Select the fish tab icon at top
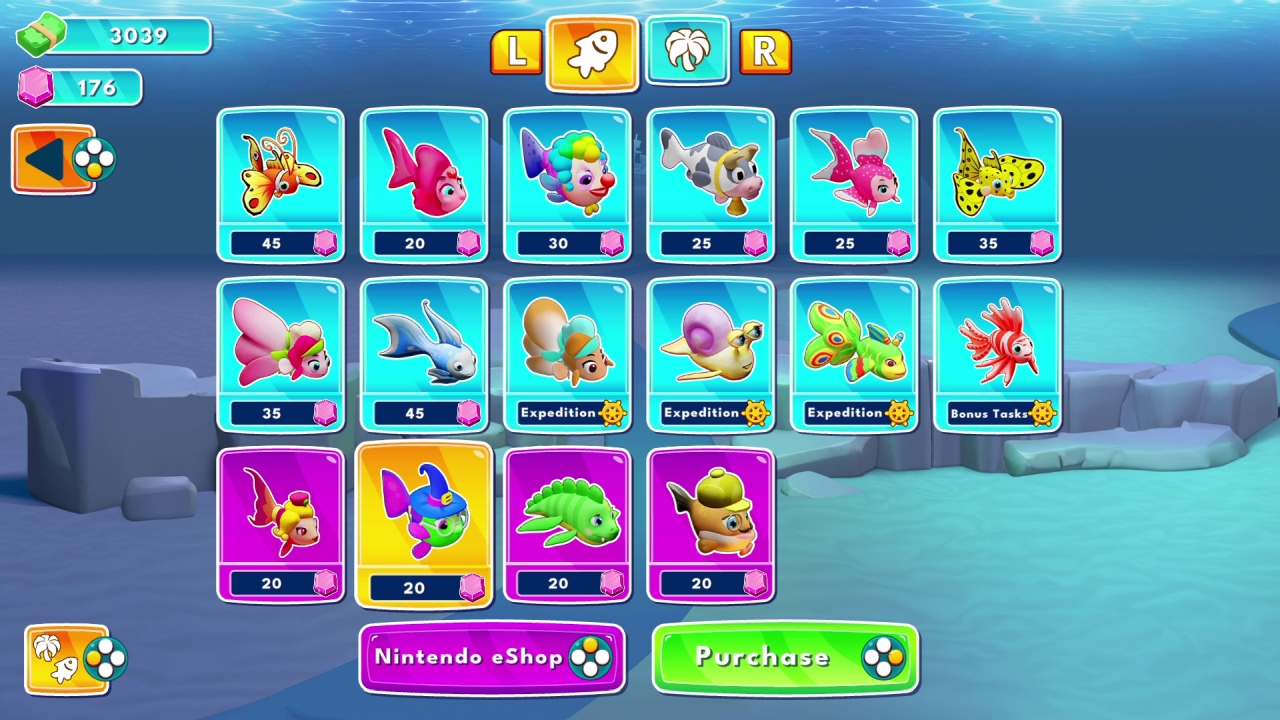 click(591, 55)
